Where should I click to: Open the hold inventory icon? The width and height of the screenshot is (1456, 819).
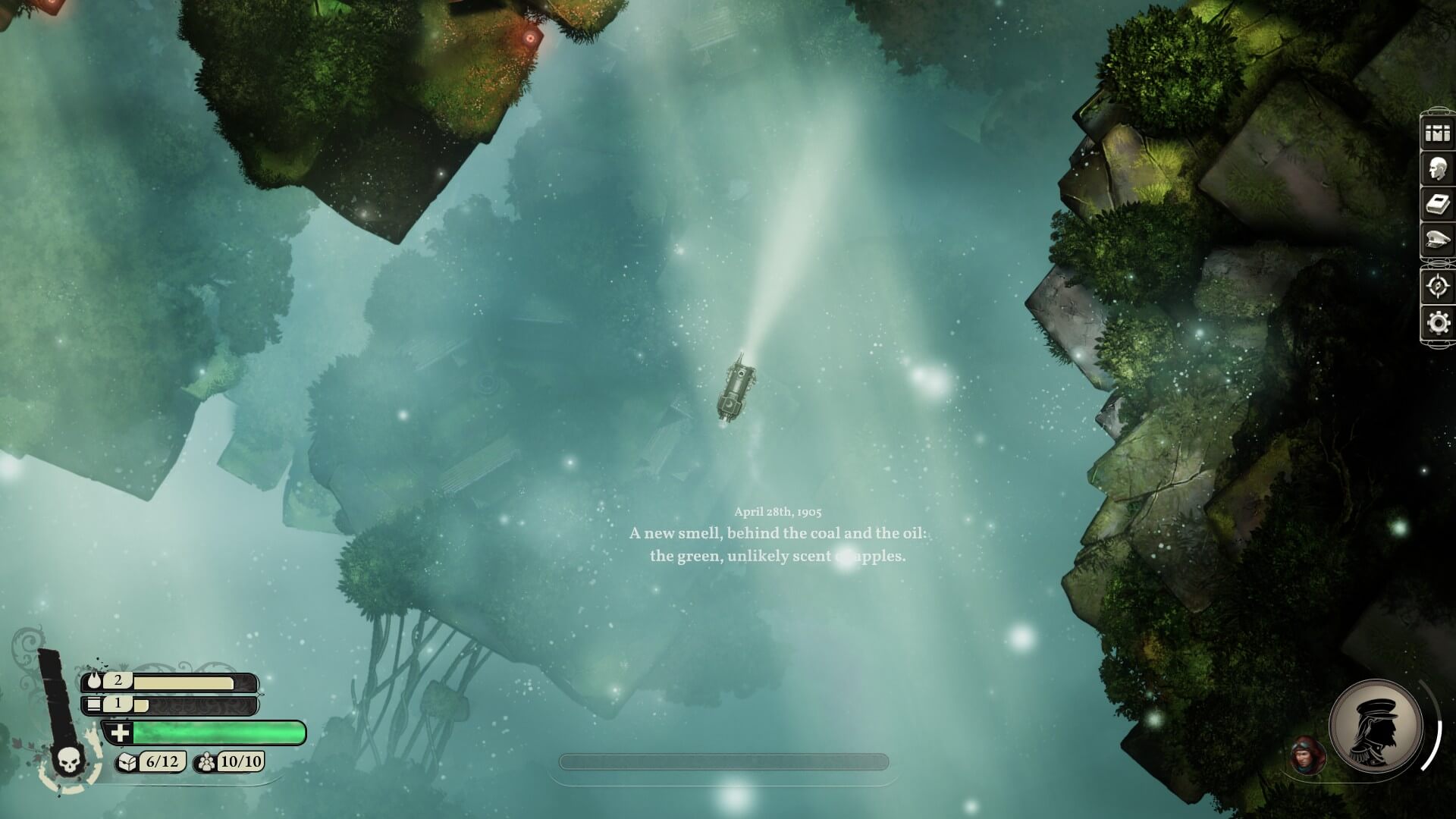[1437, 134]
